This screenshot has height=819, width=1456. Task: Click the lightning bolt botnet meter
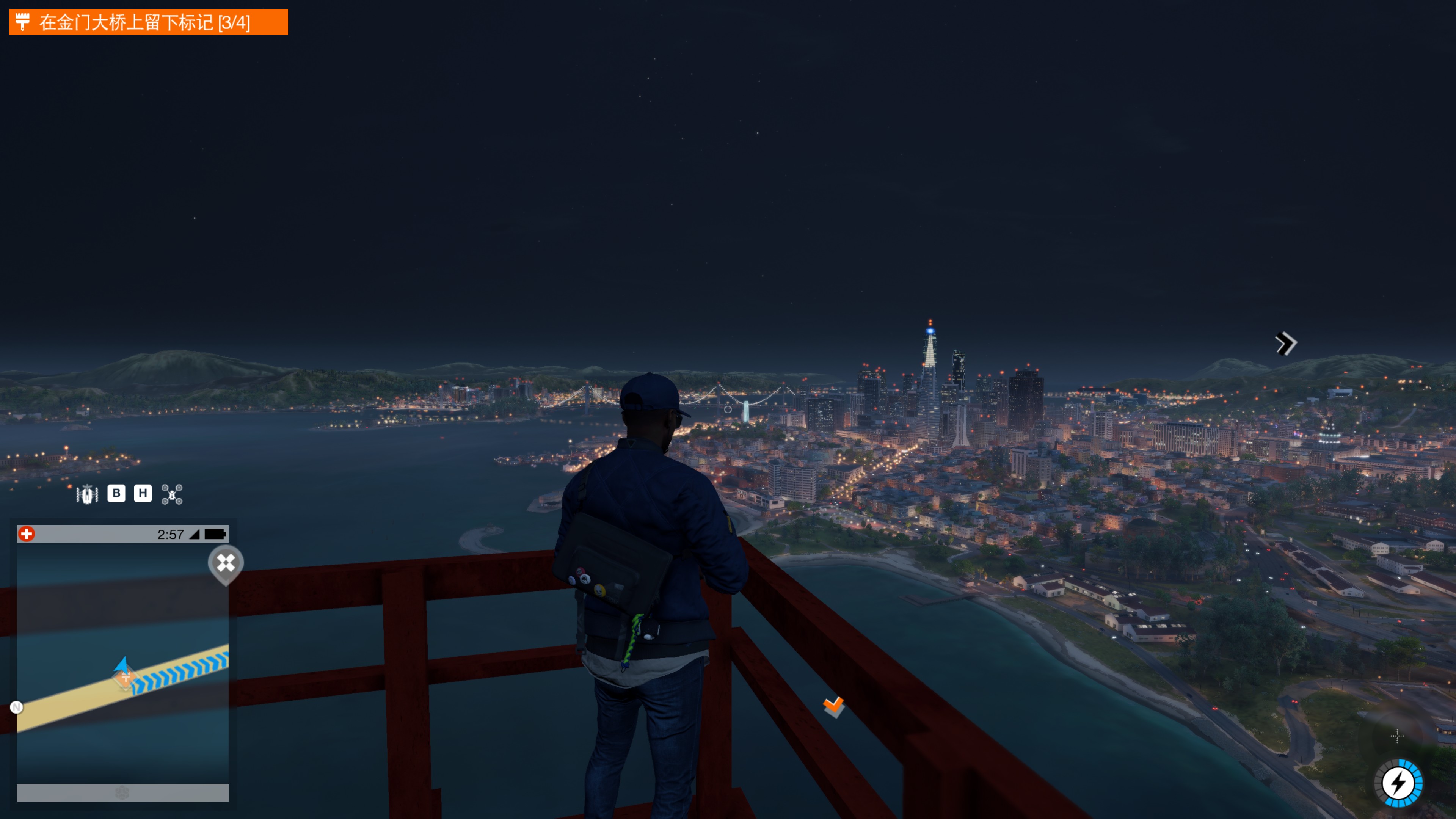[1398, 783]
